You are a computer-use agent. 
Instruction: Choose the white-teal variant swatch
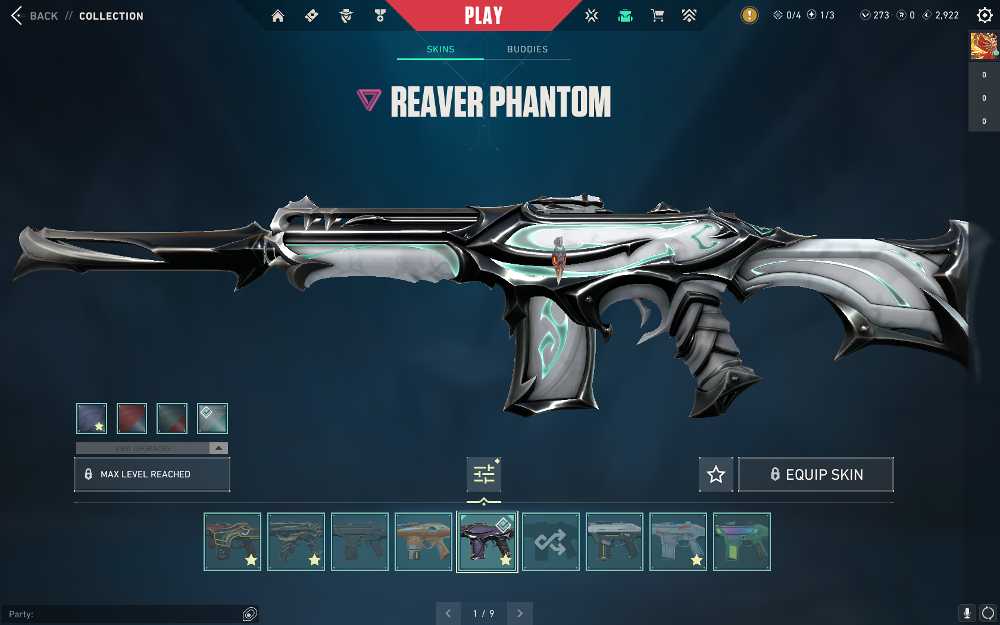[212, 418]
